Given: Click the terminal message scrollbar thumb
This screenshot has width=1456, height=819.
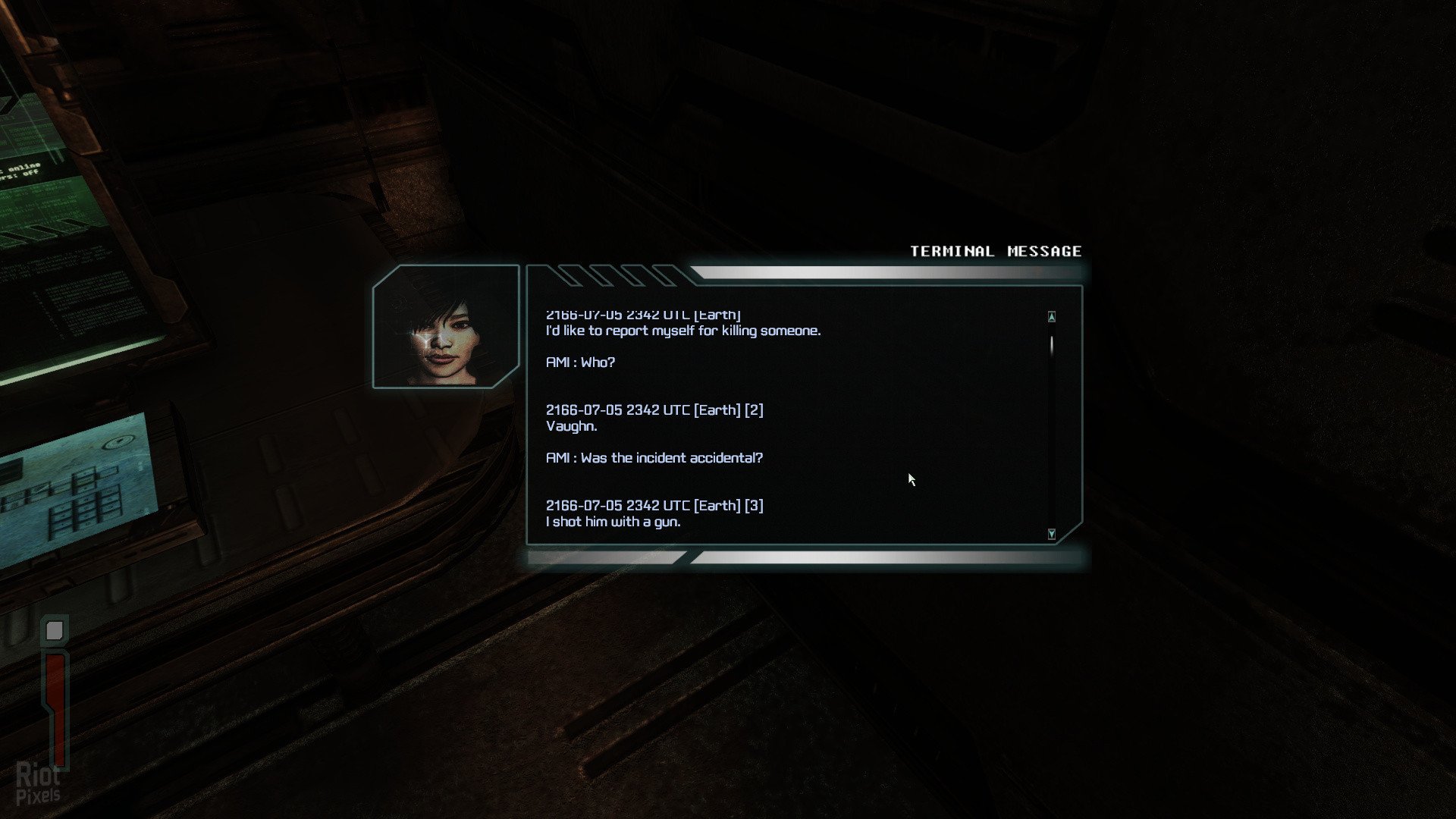Looking at the screenshot, I should 1051,346.
